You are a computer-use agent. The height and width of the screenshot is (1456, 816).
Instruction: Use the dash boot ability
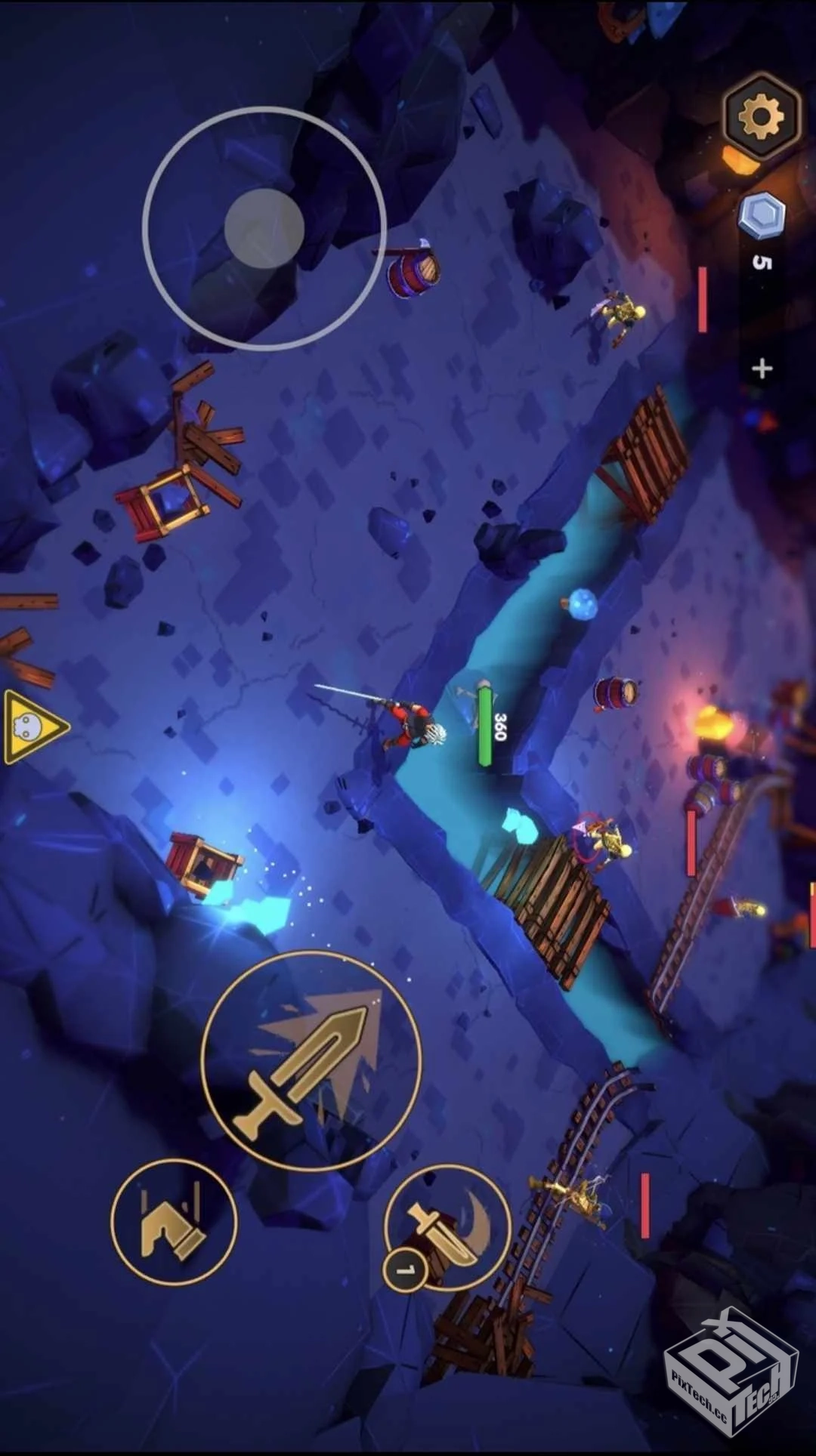click(174, 1222)
